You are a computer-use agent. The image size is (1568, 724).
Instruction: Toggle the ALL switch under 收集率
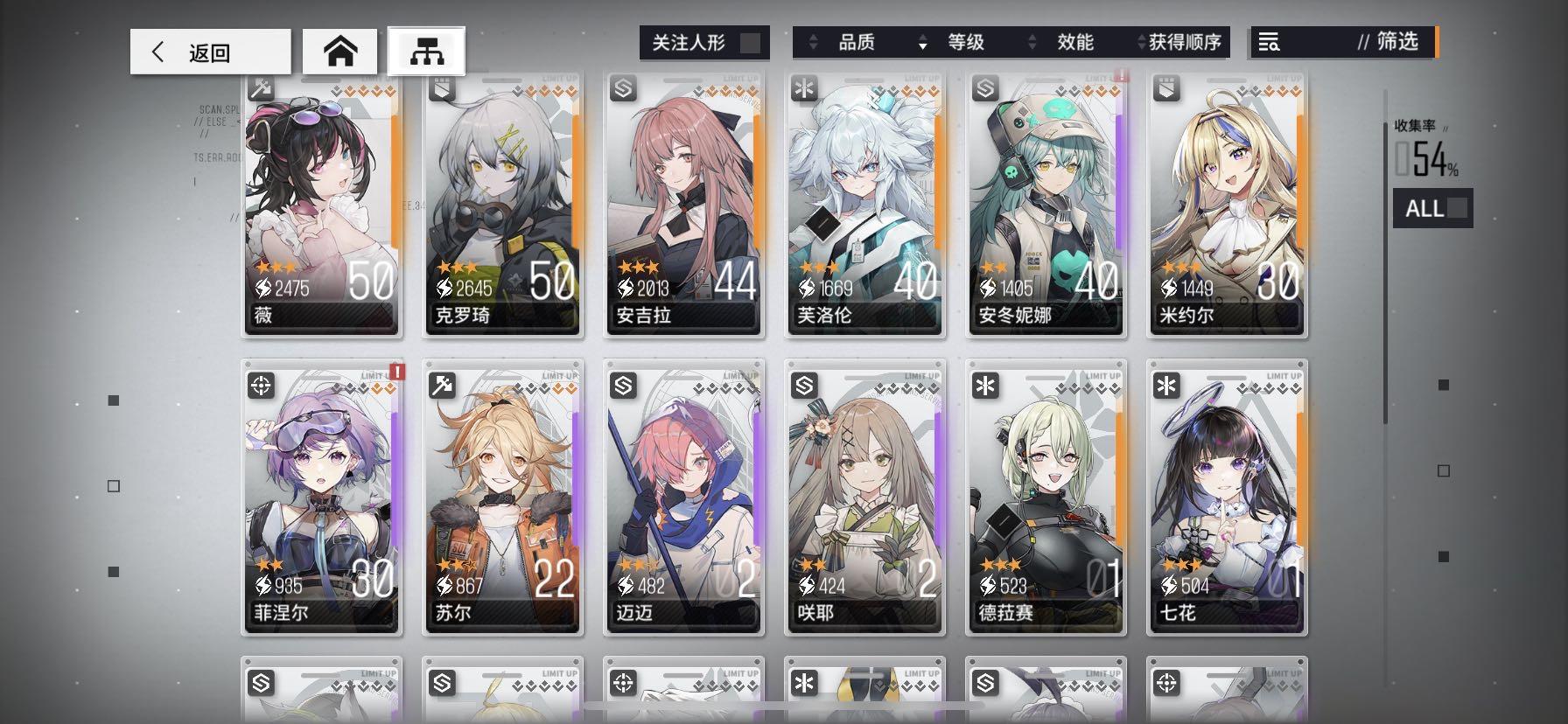coord(1432,207)
